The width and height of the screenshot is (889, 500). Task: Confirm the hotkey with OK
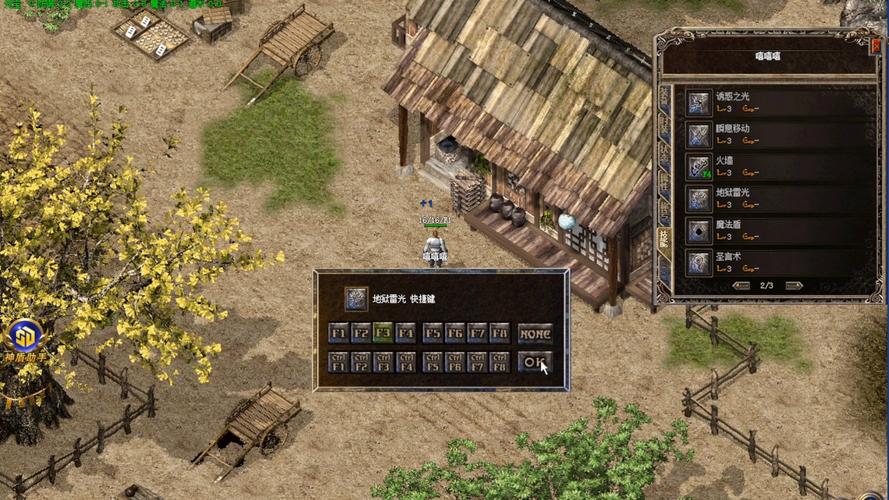click(x=536, y=362)
